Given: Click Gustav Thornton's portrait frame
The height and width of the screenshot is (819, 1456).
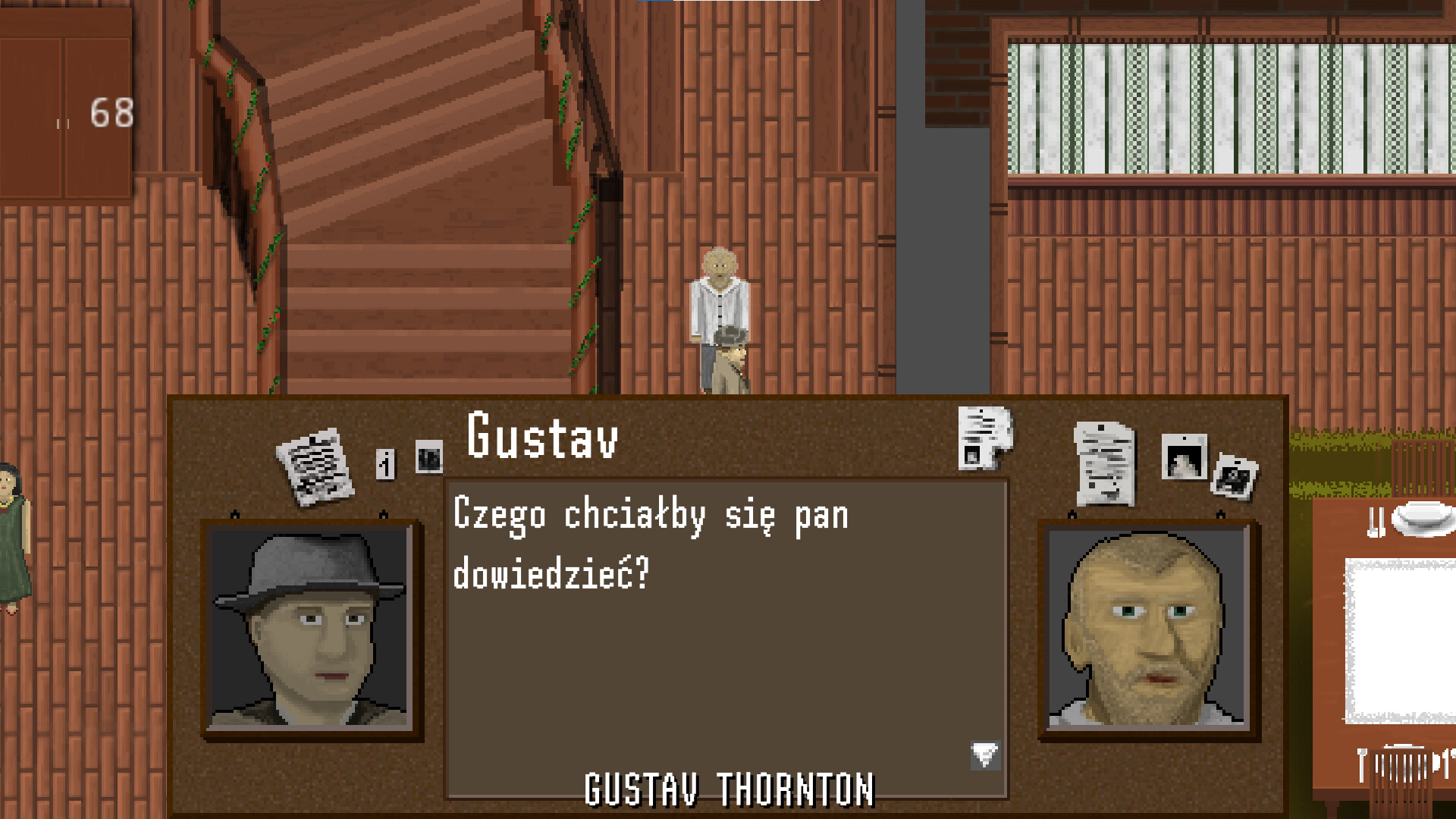Looking at the screenshot, I should [x=1150, y=629].
